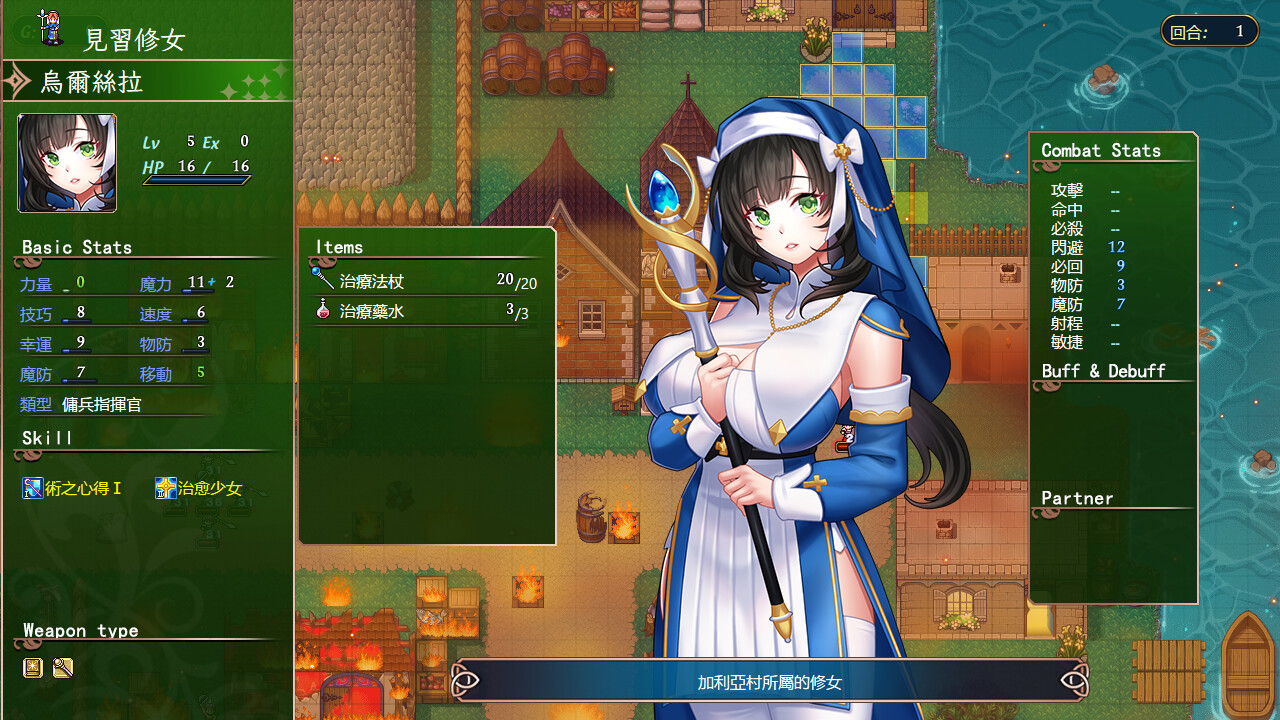The image size is (1280, 720).
Task: Select the 治療藥水 healing potion item
Action: [372, 312]
